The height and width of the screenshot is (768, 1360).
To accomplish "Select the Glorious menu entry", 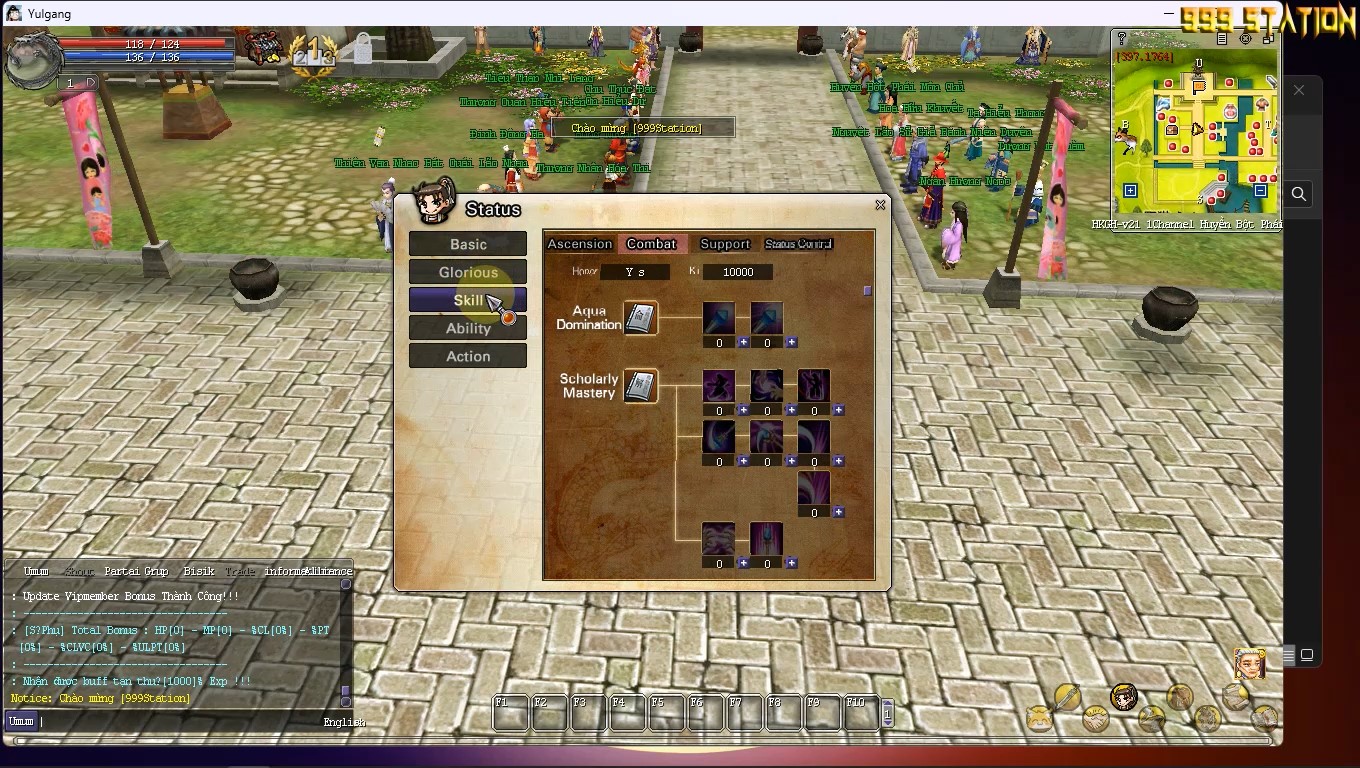I will 467,272.
